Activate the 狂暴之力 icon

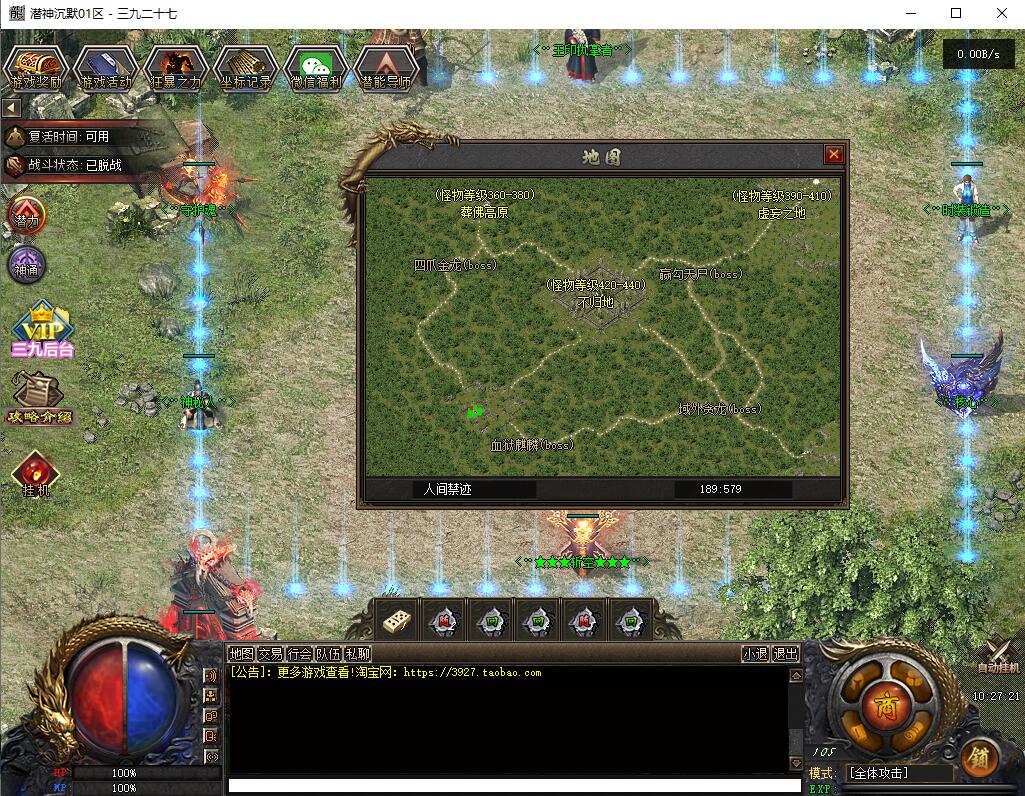[x=176, y=68]
